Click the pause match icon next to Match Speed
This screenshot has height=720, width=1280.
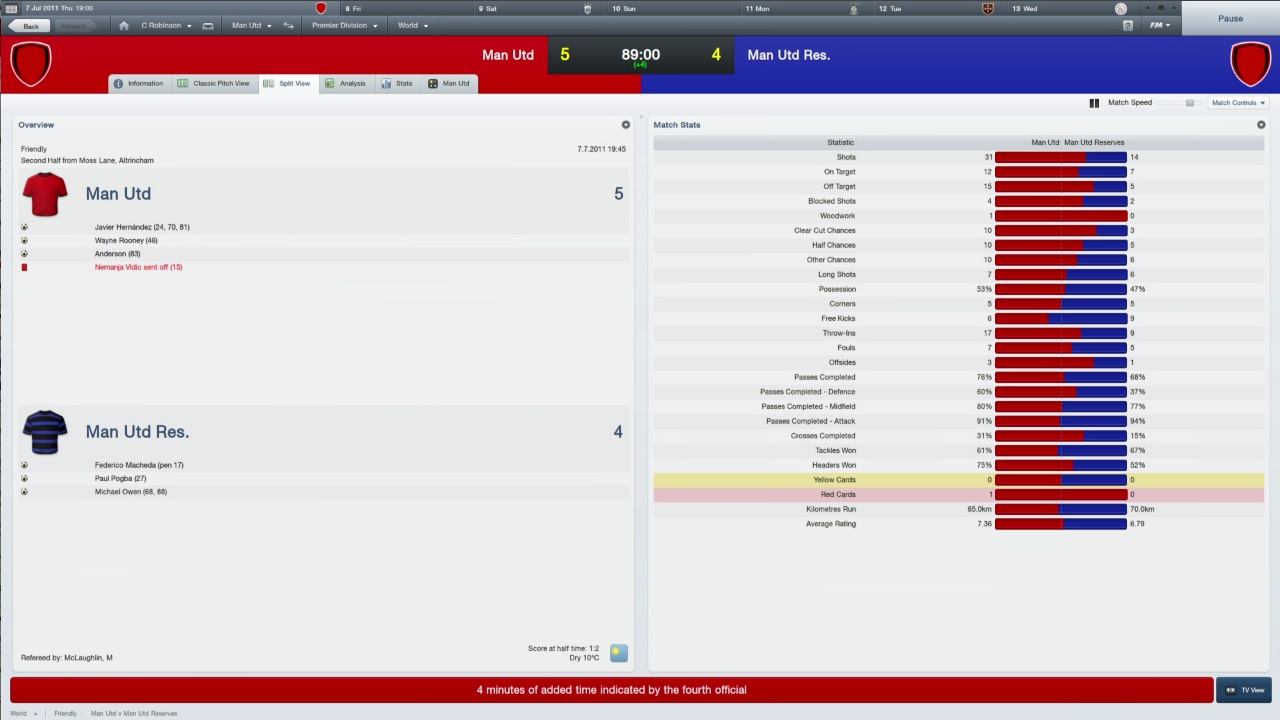(x=1094, y=102)
